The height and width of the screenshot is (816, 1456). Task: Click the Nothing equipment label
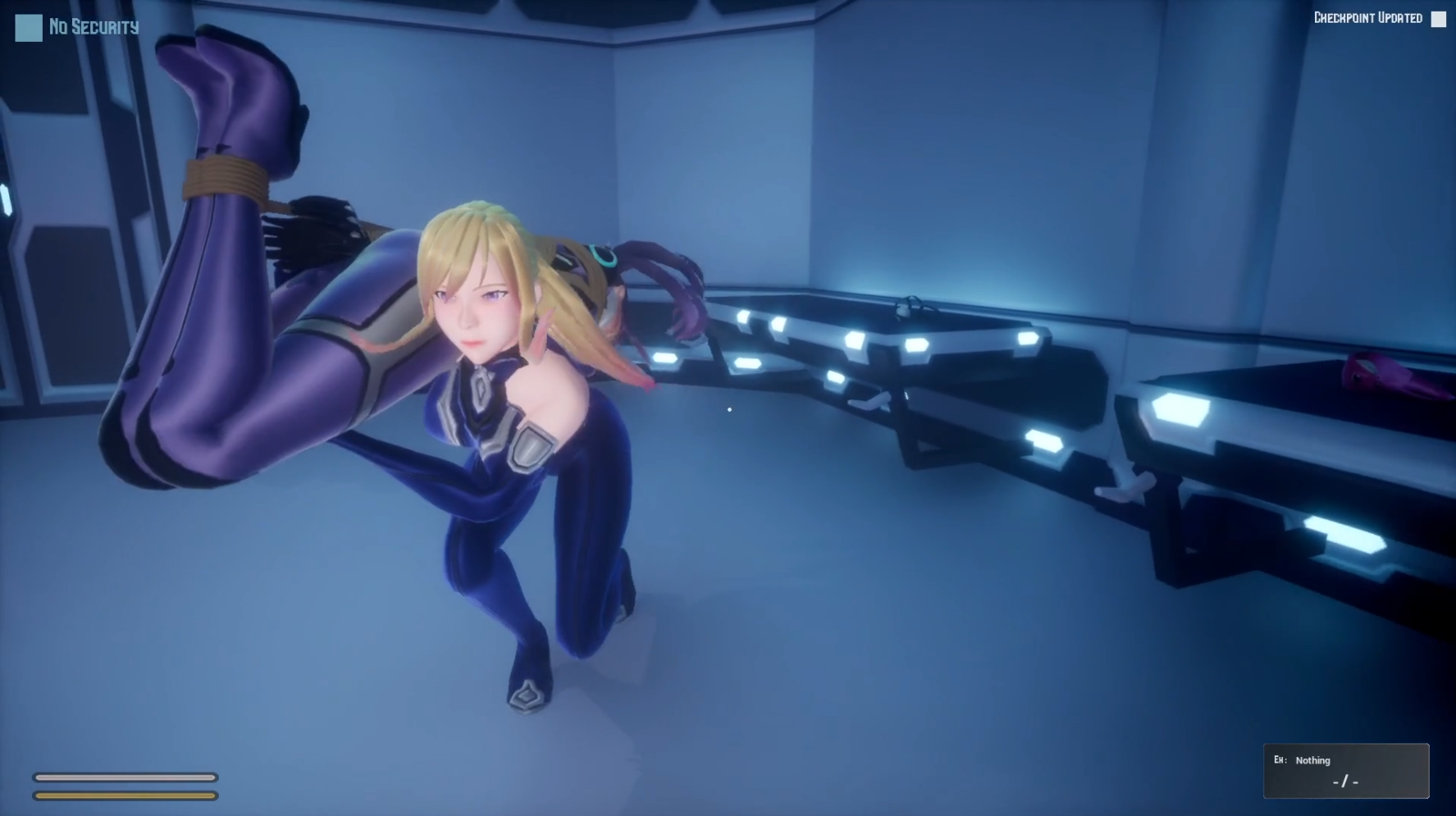(1312, 760)
